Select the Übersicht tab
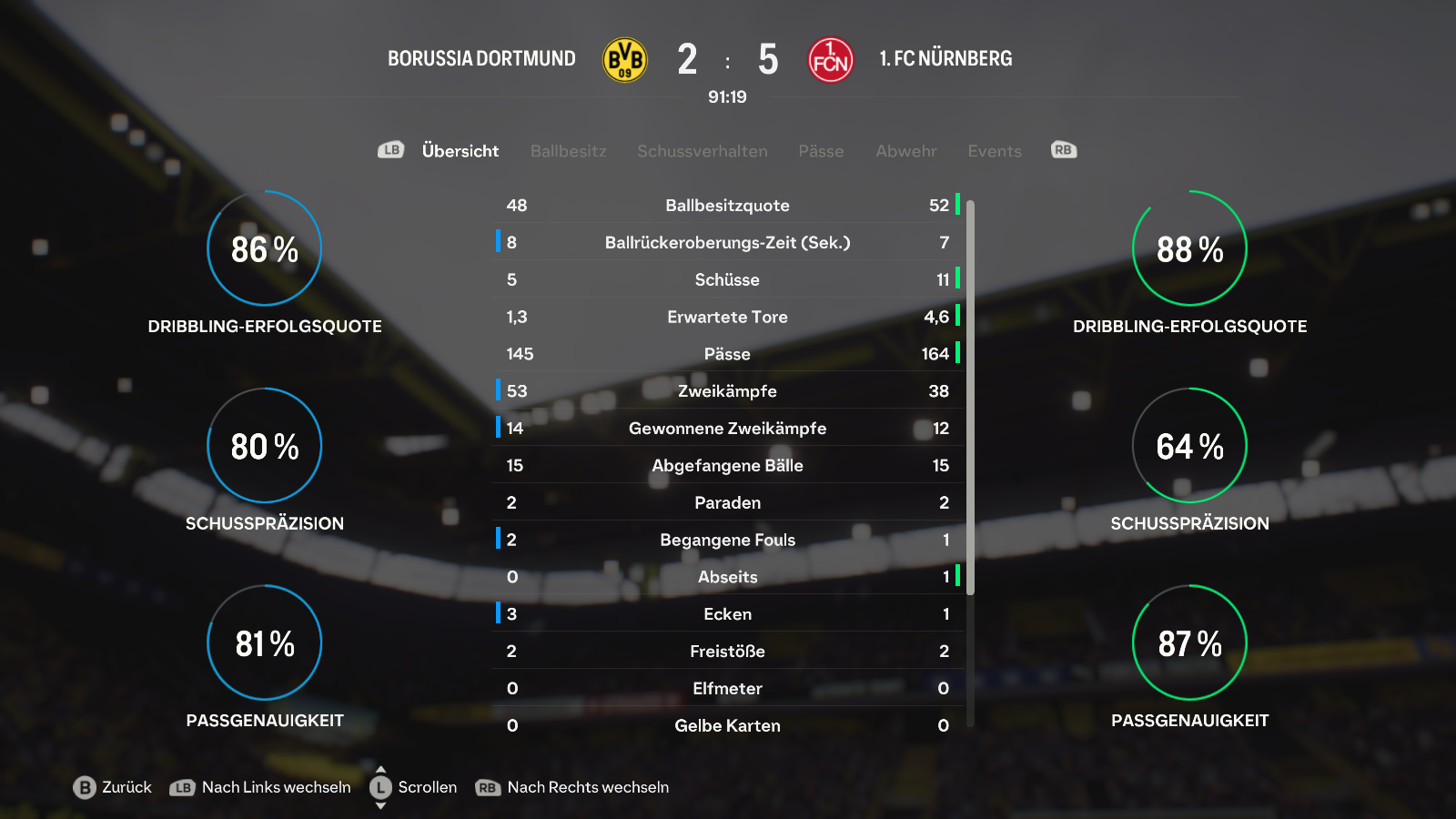 pyautogui.click(x=460, y=151)
